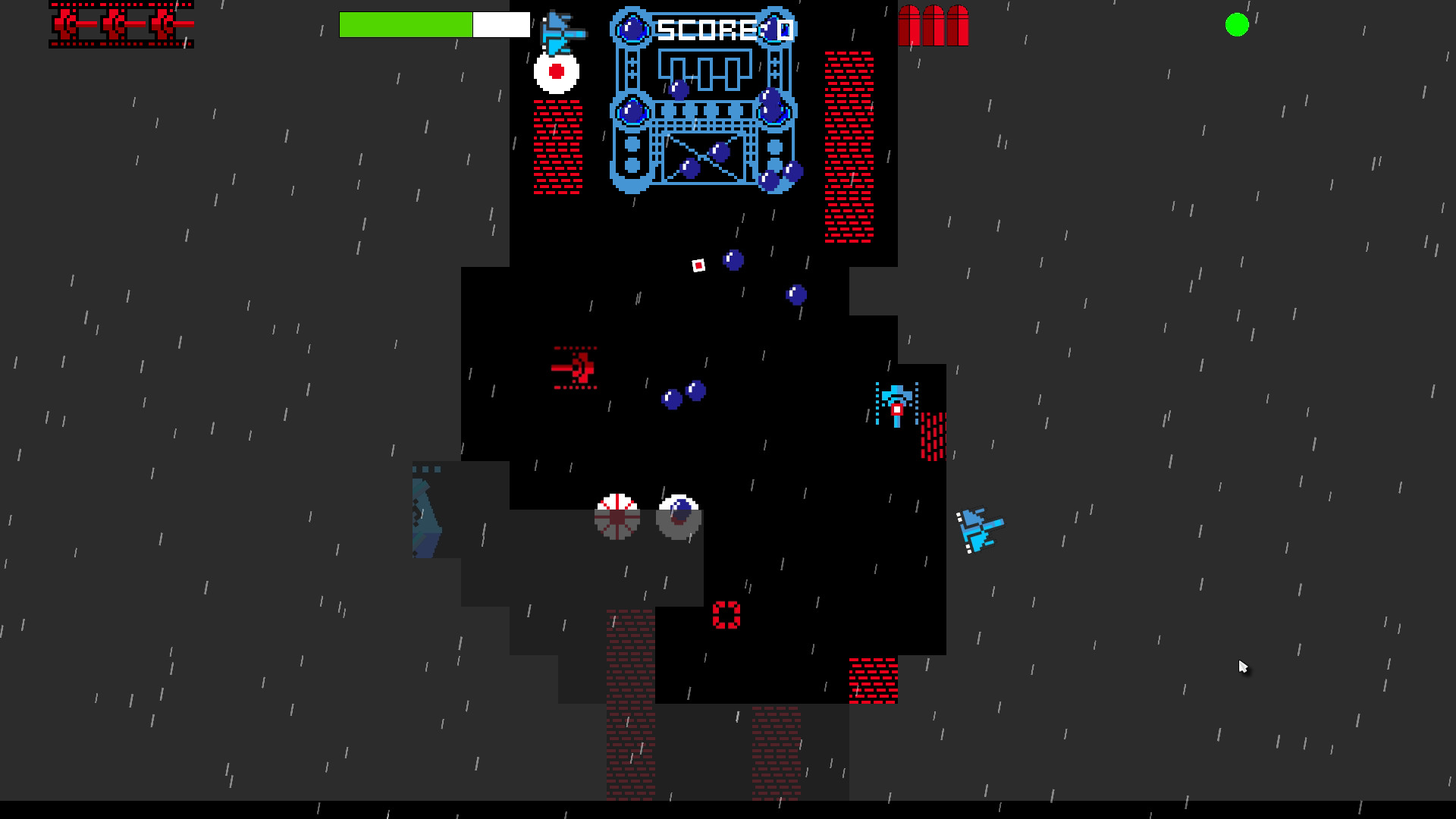The height and width of the screenshot is (819, 1456).
Task: Click the small white pickup square with red center
Action: coord(697,265)
